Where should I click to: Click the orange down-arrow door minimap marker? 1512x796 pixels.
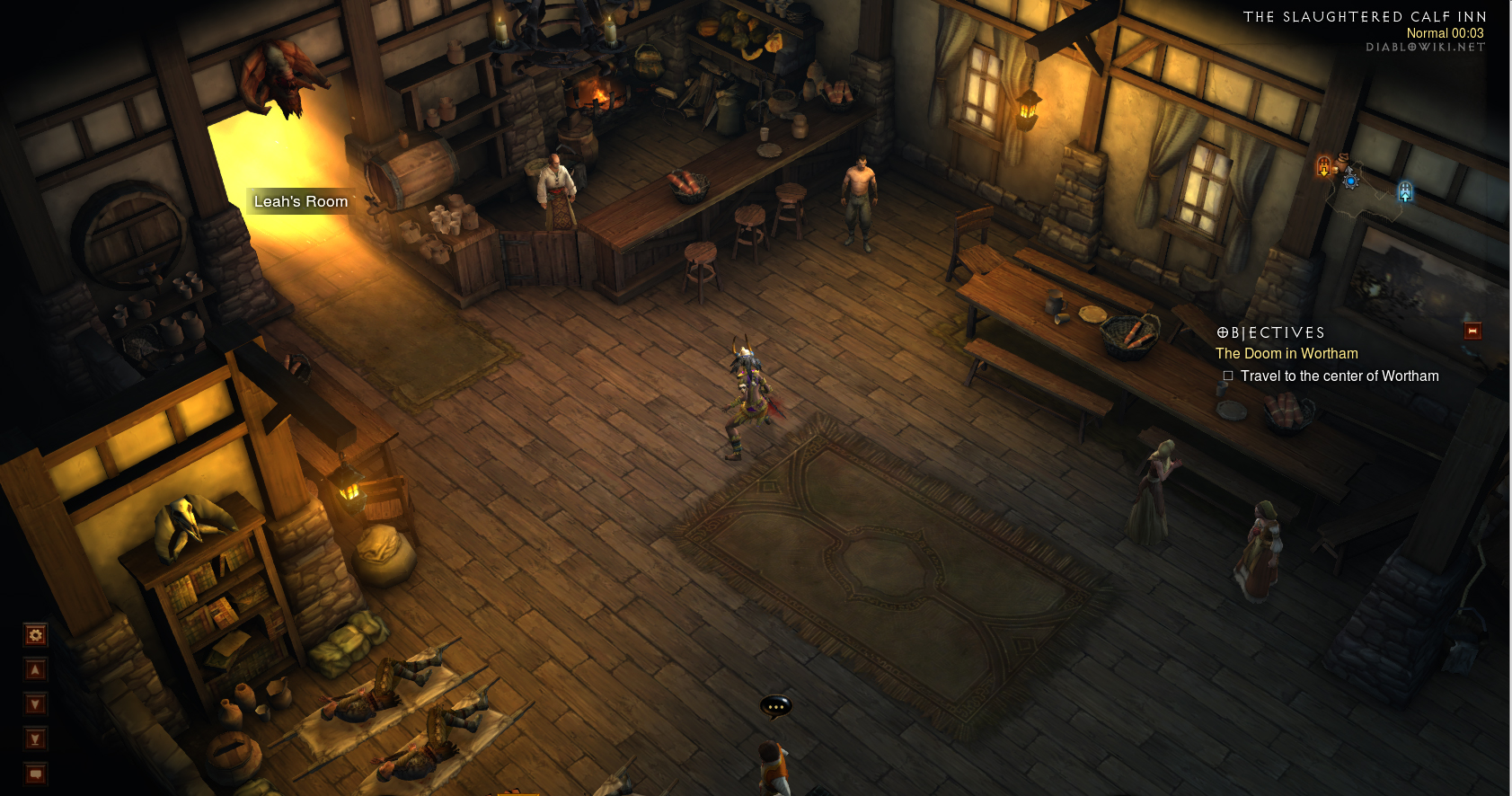tap(1323, 166)
